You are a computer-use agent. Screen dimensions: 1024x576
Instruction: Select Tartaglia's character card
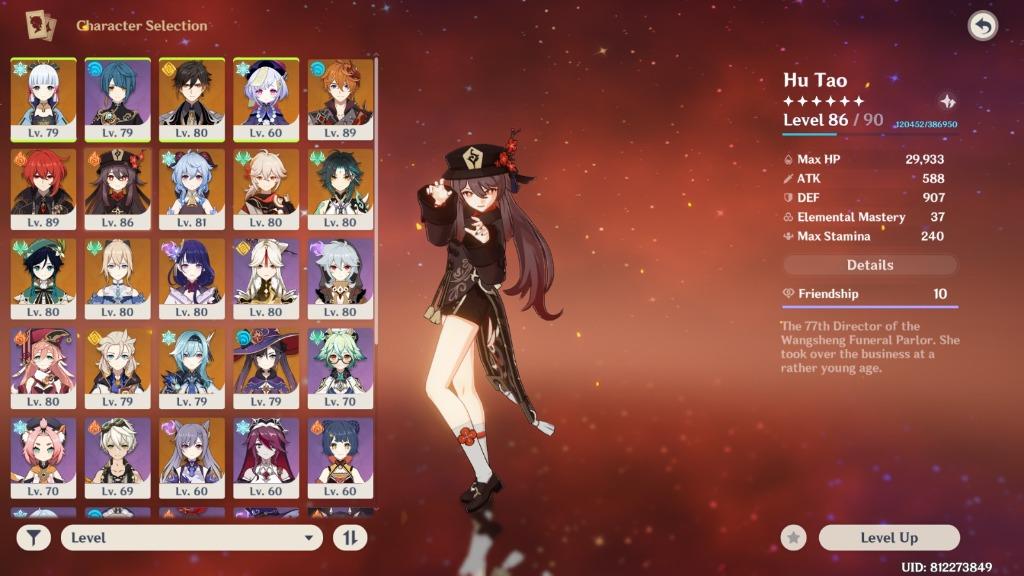(x=340, y=98)
